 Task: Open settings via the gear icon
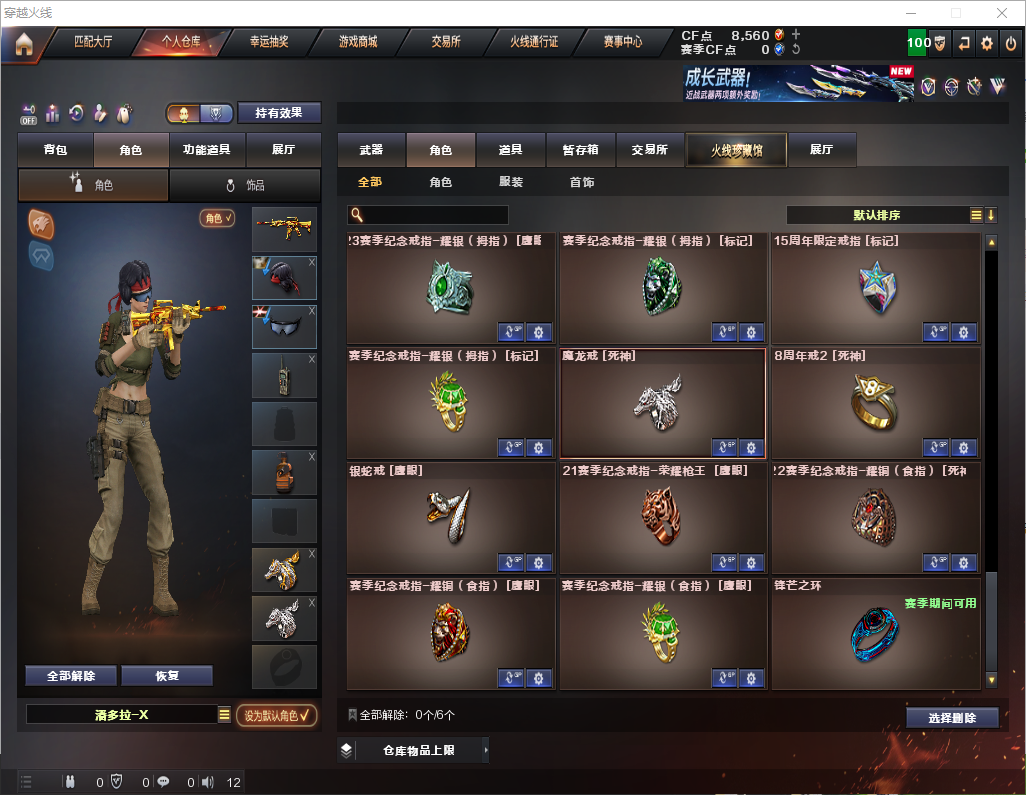(987, 43)
